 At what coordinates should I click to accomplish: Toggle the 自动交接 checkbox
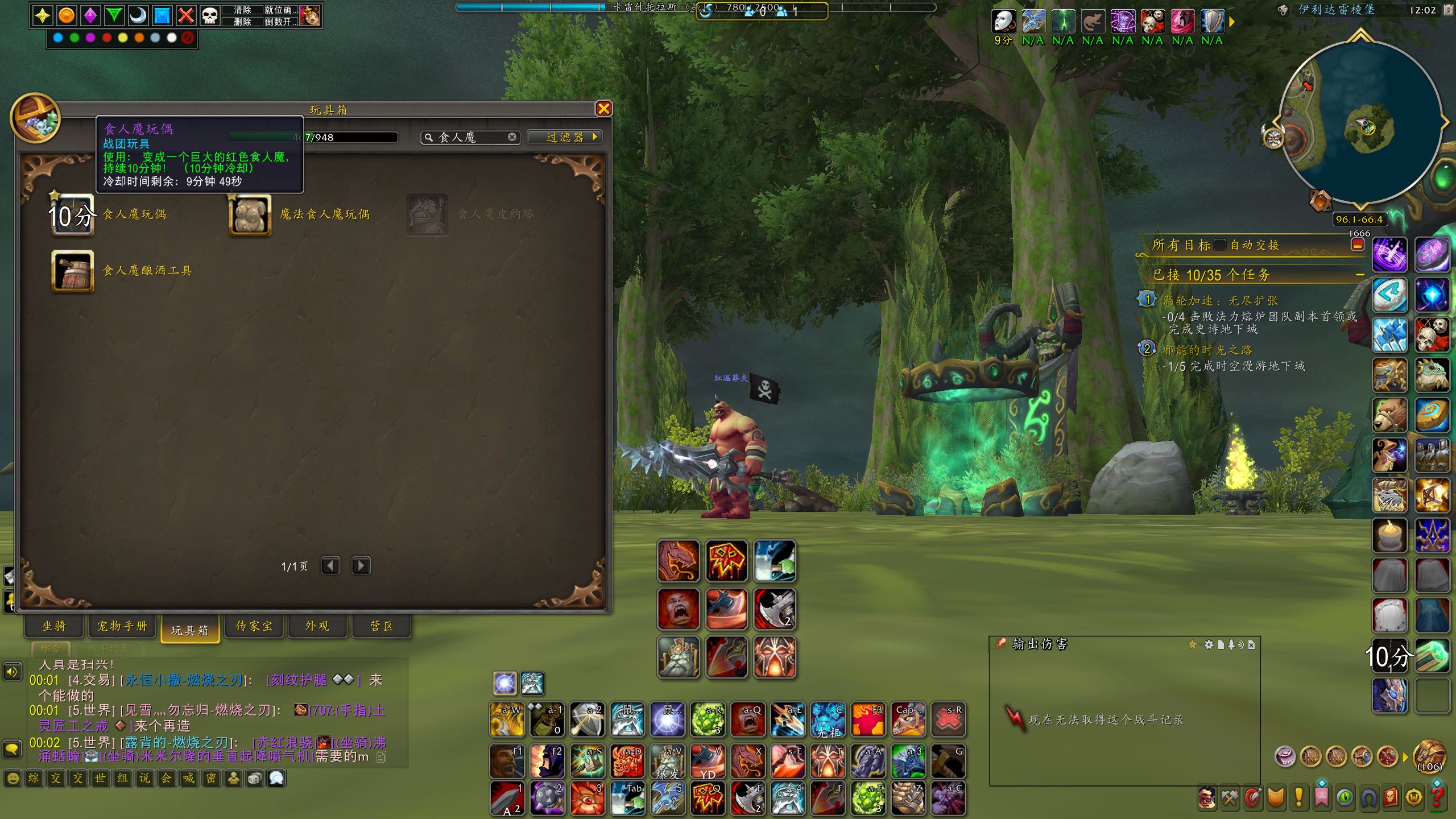pyautogui.click(x=1220, y=245)
